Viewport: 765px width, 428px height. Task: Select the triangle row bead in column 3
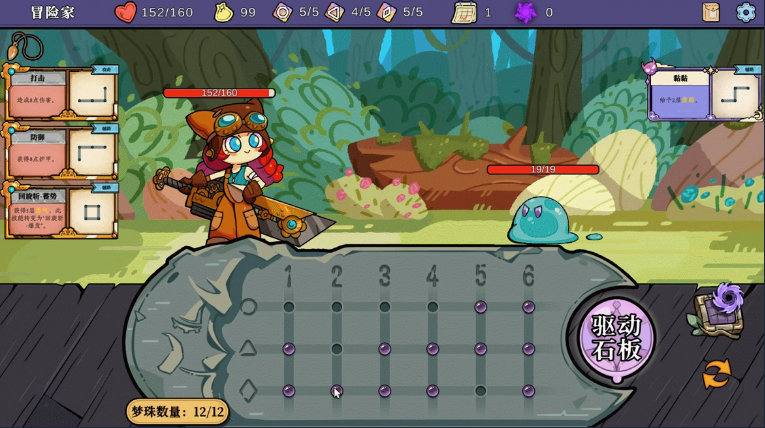[x=385, y=349]
